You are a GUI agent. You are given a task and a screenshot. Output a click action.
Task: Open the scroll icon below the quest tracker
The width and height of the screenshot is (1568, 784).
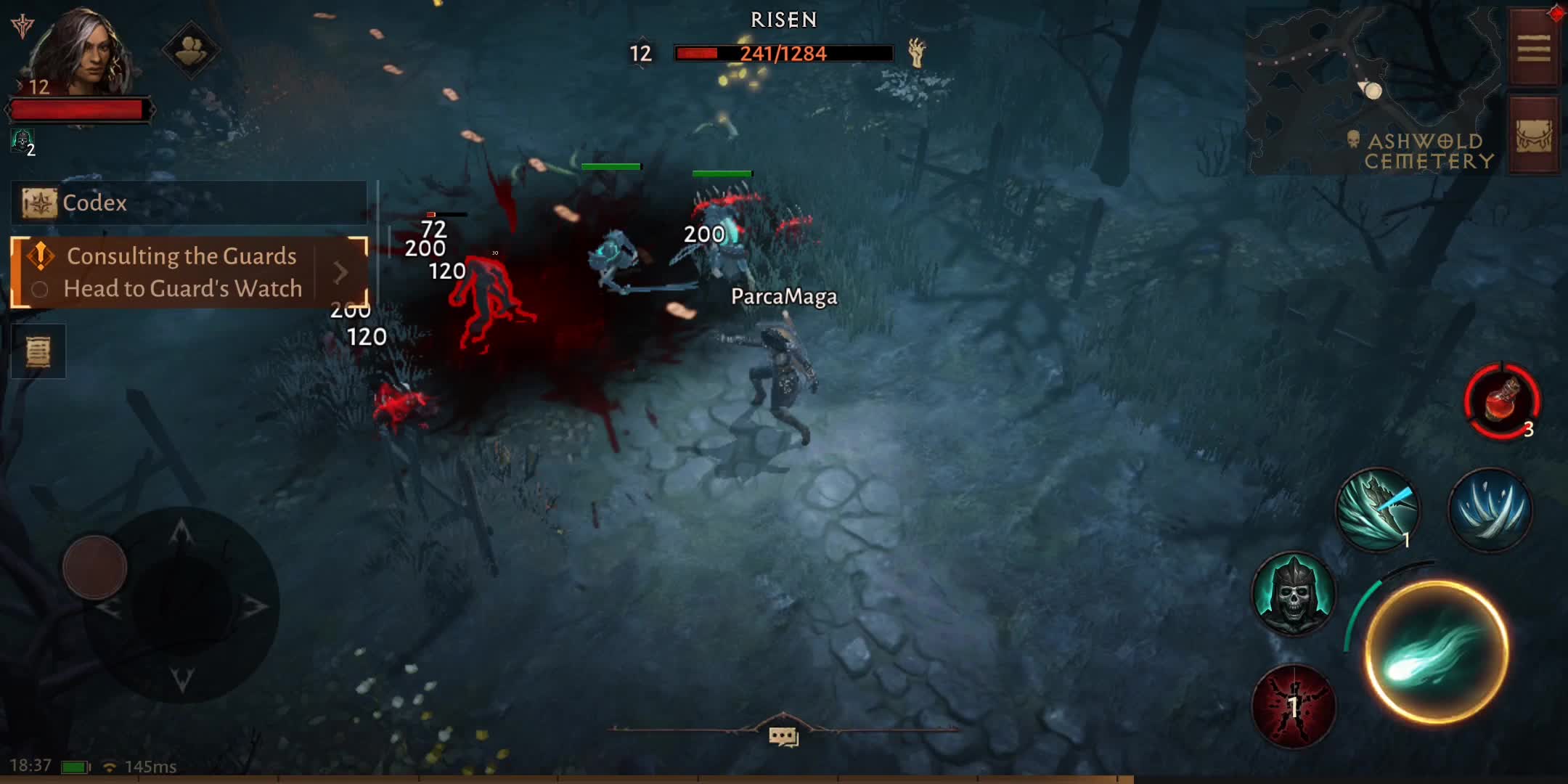[x=38, y=352]
